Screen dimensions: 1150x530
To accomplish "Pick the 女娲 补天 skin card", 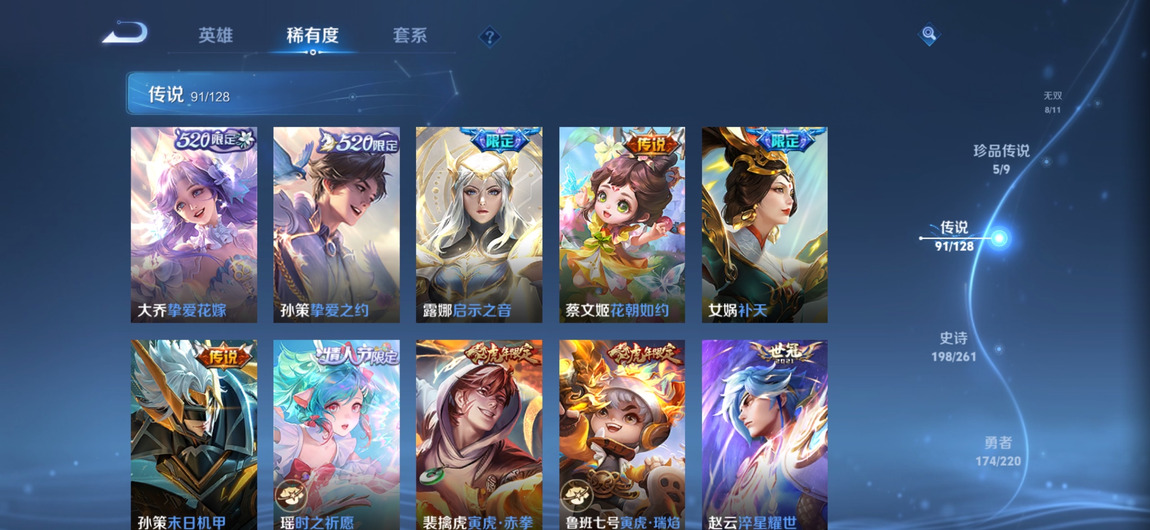I will [764, 224].
